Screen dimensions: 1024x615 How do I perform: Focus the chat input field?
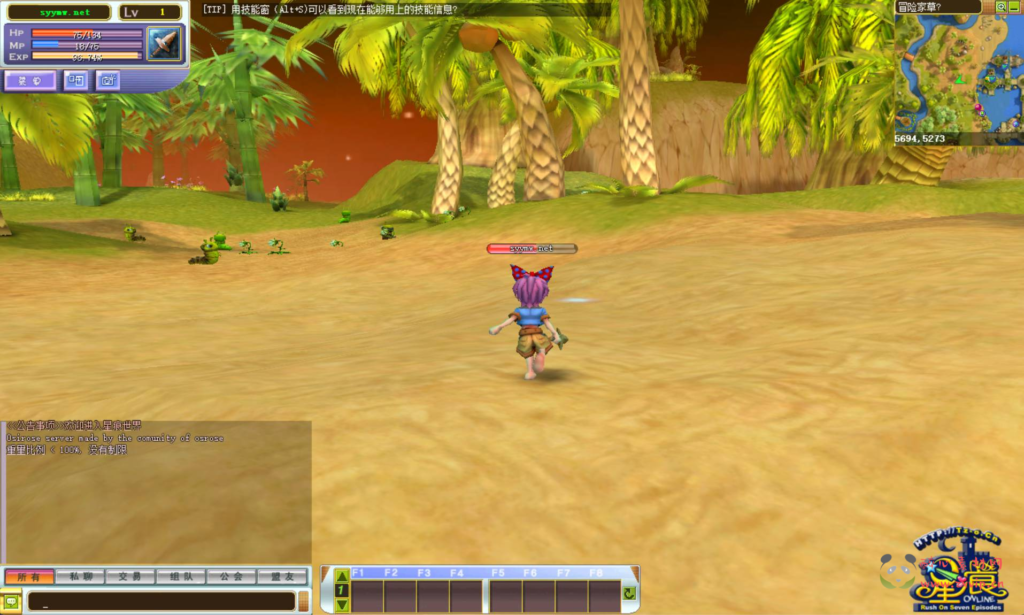pyautogui.click(x=160, y=601)
